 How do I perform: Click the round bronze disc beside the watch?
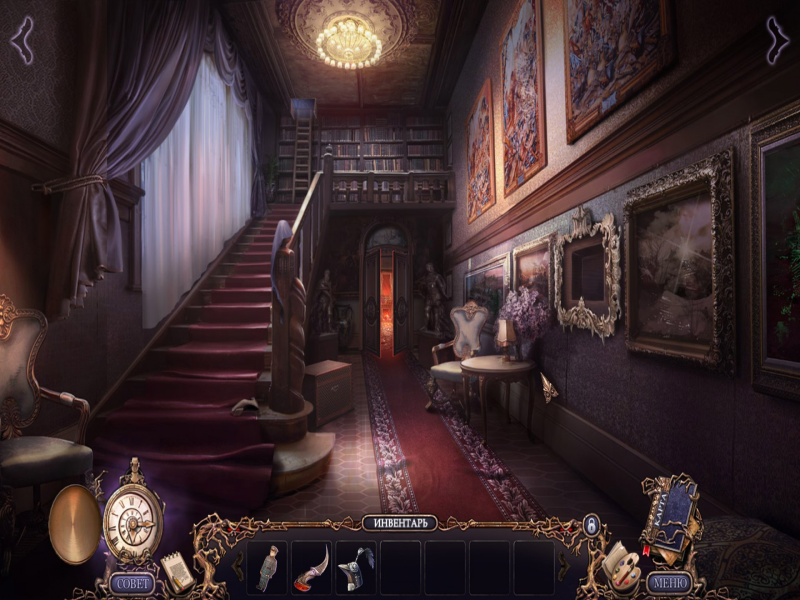[74, 522]
